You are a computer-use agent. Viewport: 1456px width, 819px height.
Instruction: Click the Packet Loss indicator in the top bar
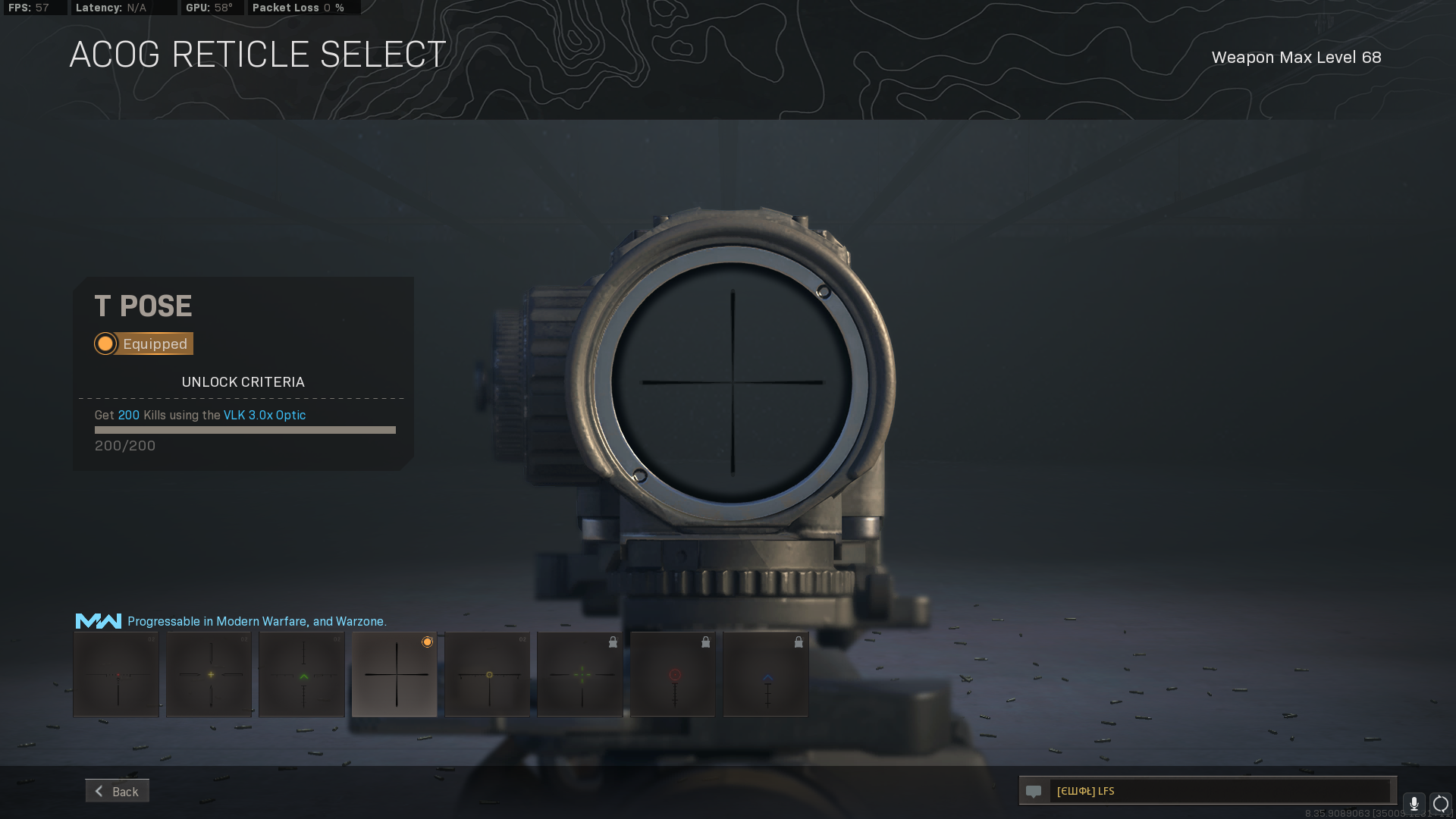point(296,8)
